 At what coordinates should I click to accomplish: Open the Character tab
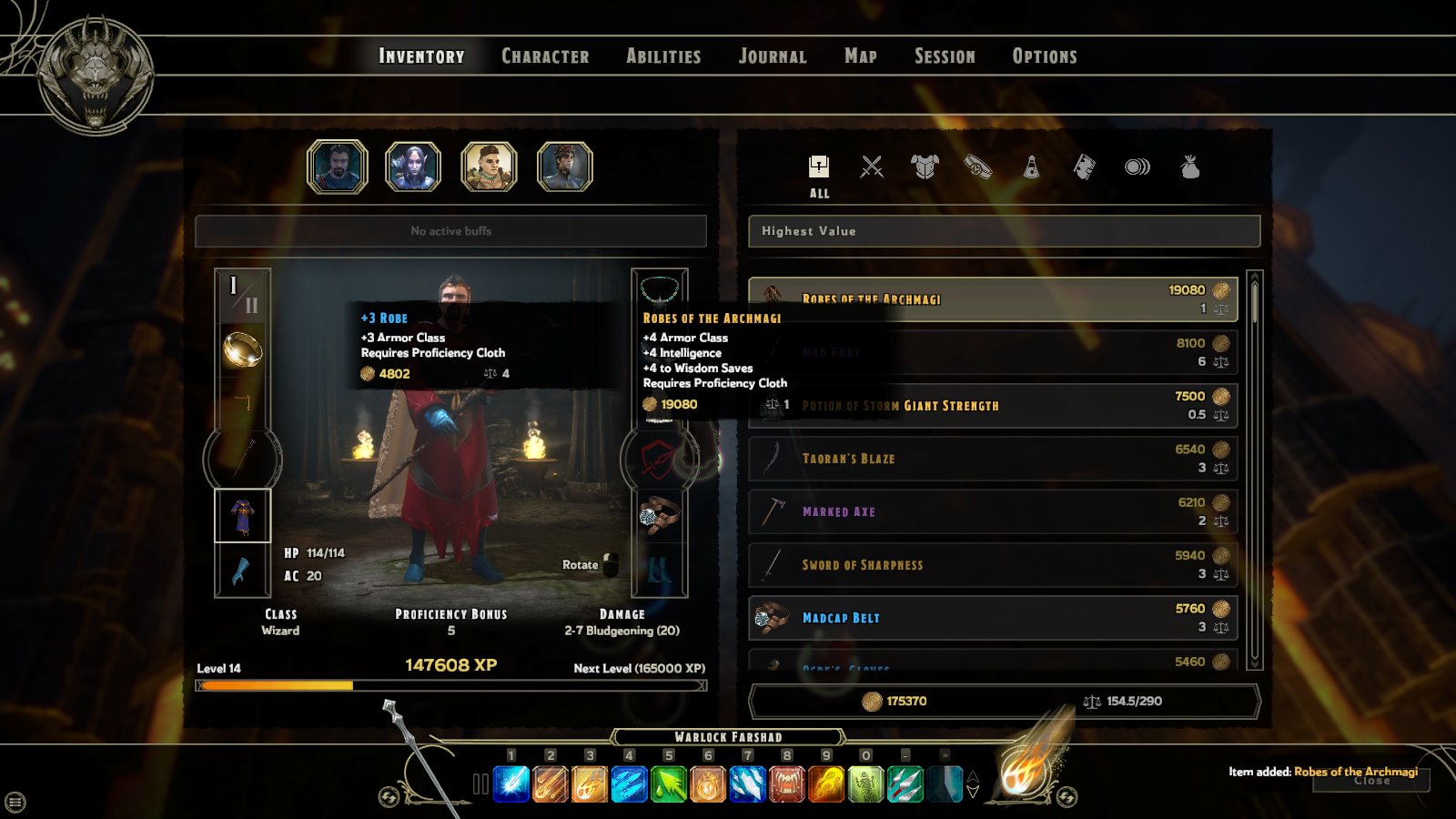pos(545,56)
